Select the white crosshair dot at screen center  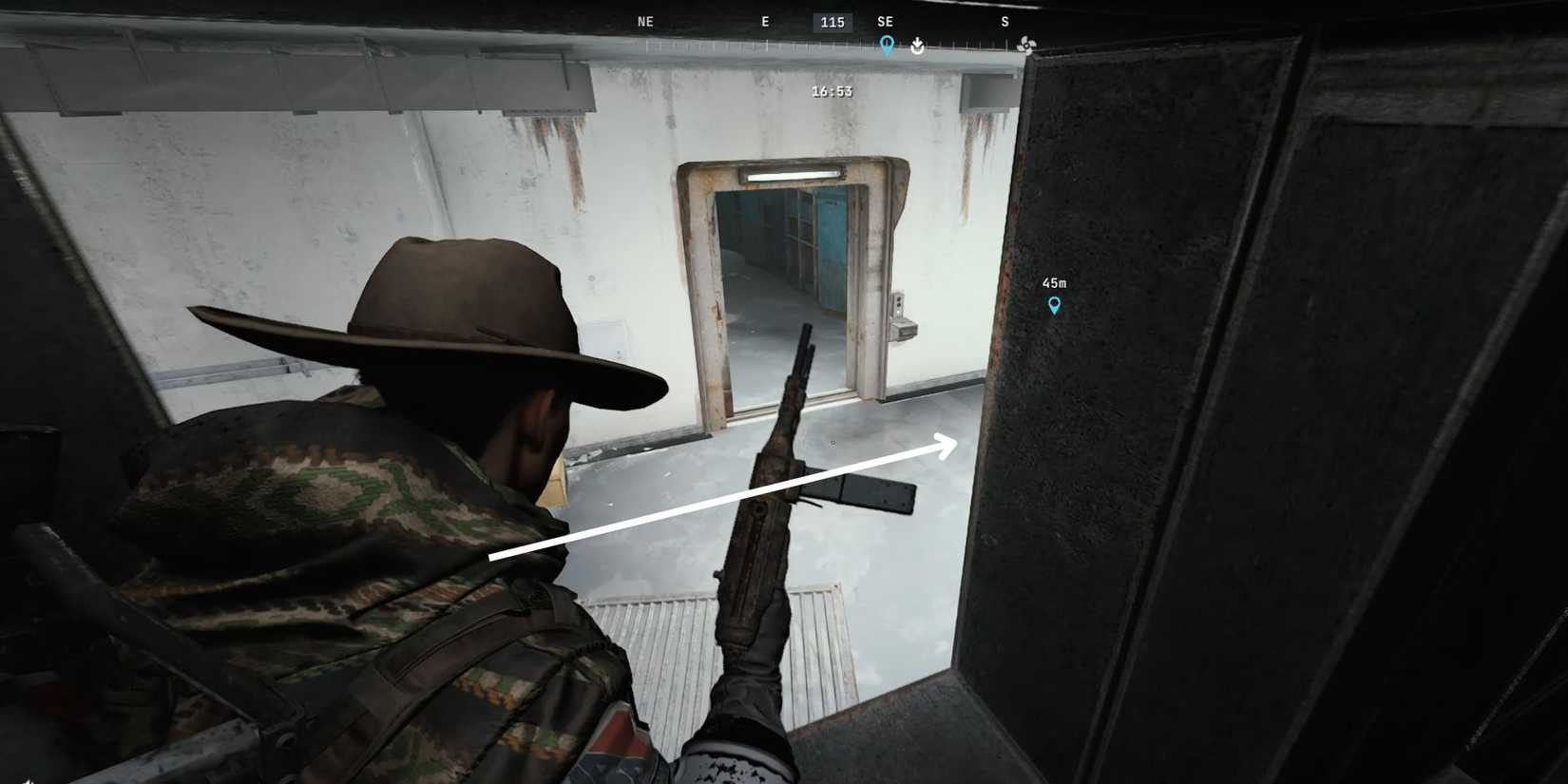832,442
